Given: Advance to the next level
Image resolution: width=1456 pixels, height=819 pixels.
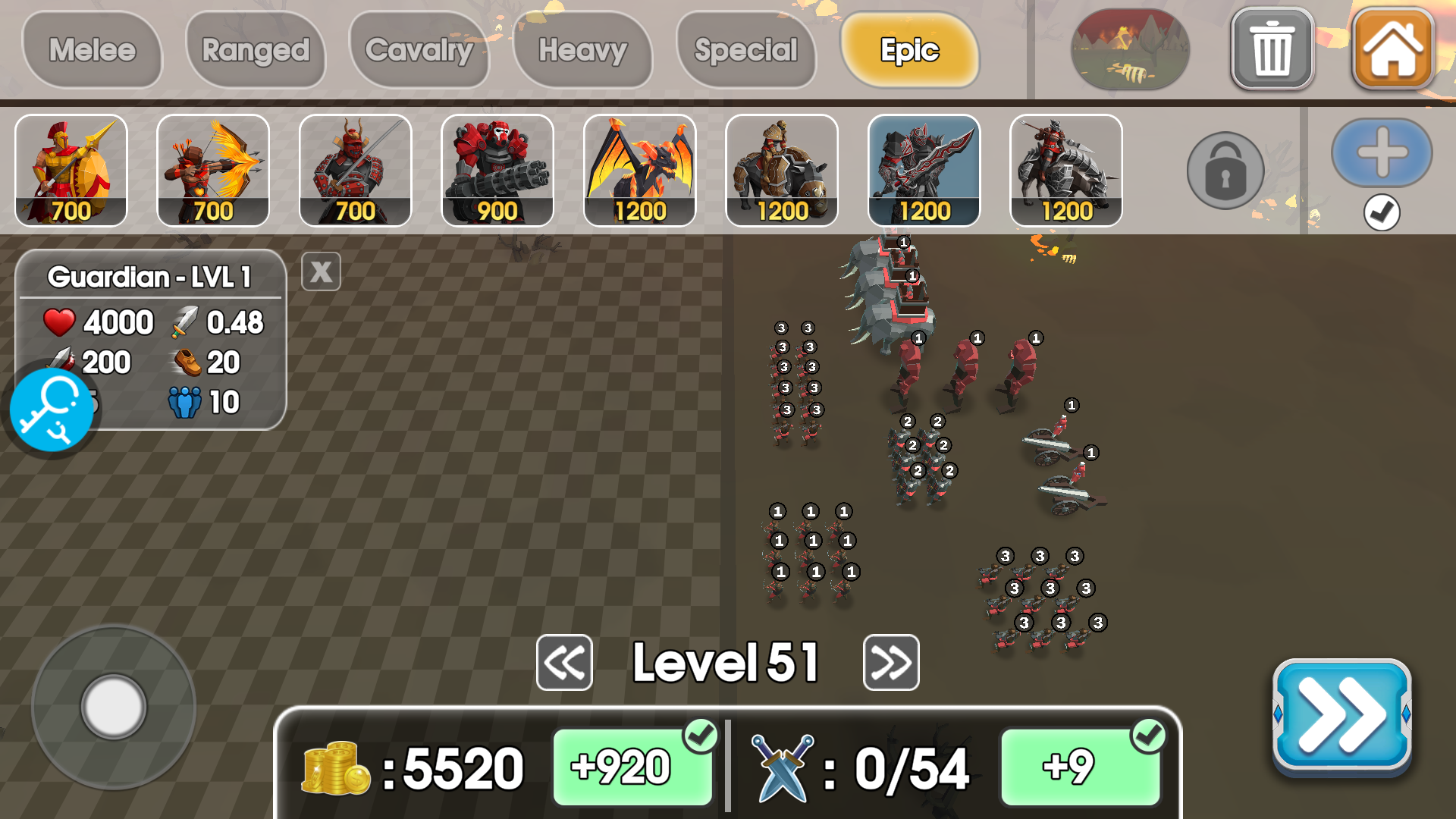Looking at the screenshot, I should point(891,663).
